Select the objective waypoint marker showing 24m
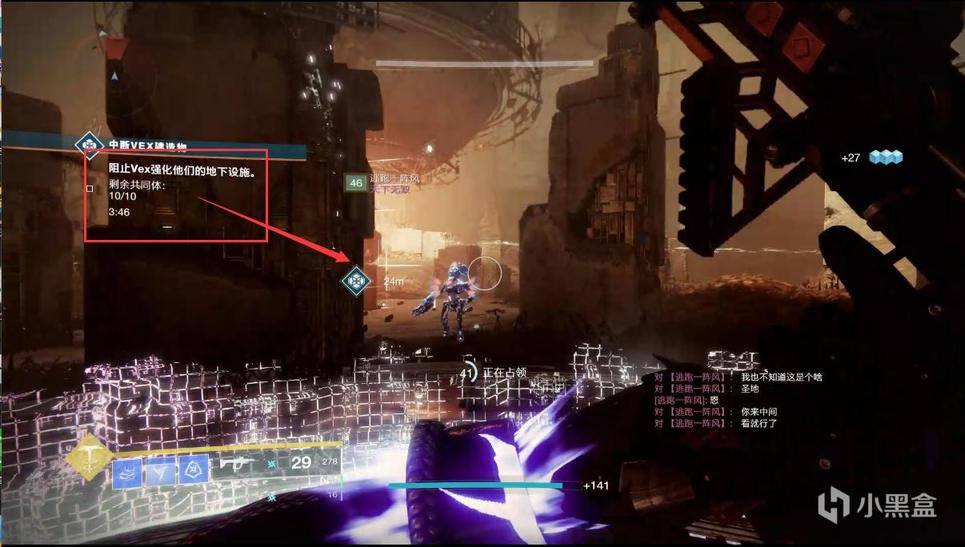The height and width of the screenshot is (547, 965). coord(354,281)
